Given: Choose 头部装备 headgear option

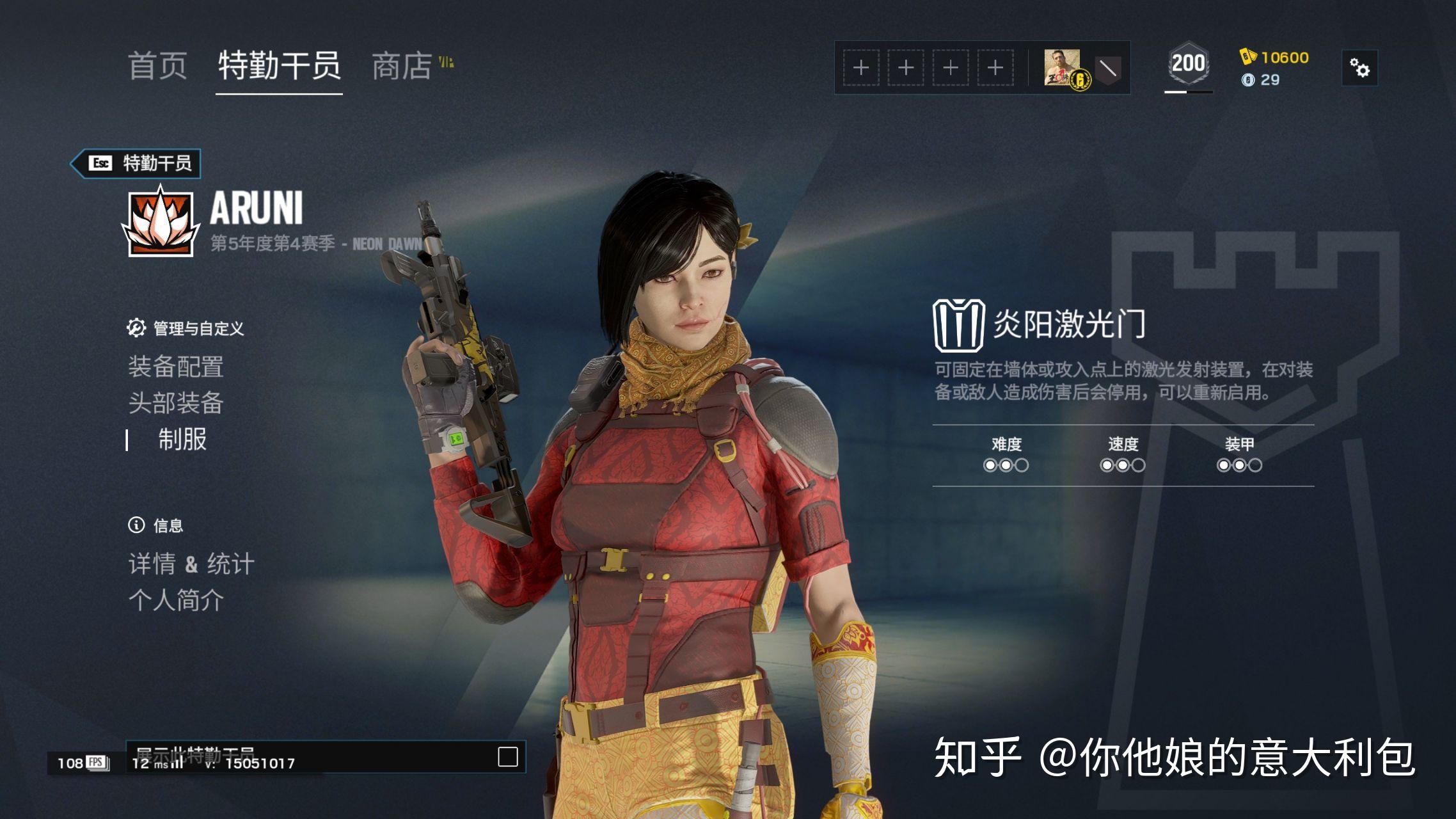Looking at the screenshot, I should (176, 403).
